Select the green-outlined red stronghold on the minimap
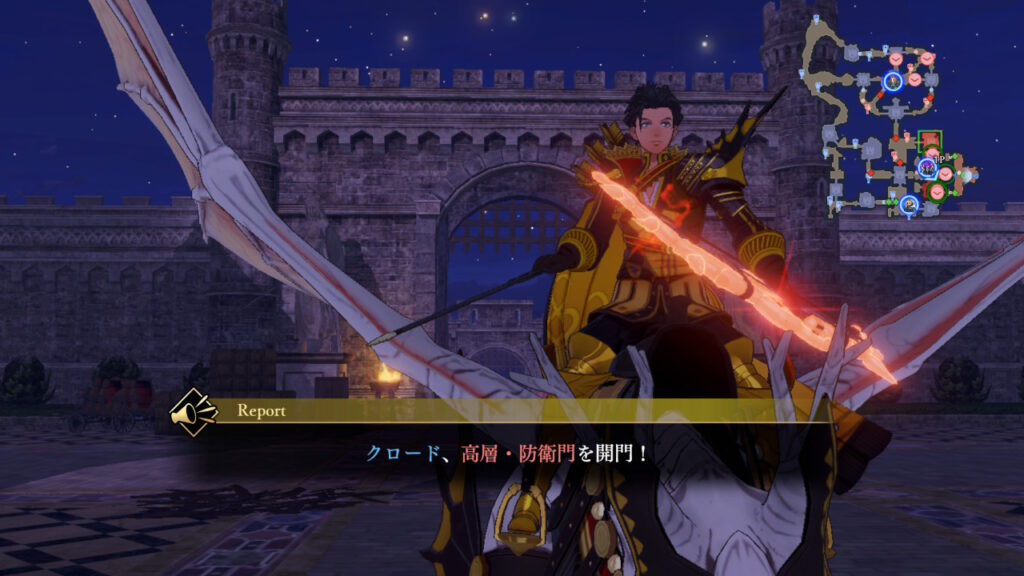The width and height of the screenshot is (1024, 576). coord(929,141)
